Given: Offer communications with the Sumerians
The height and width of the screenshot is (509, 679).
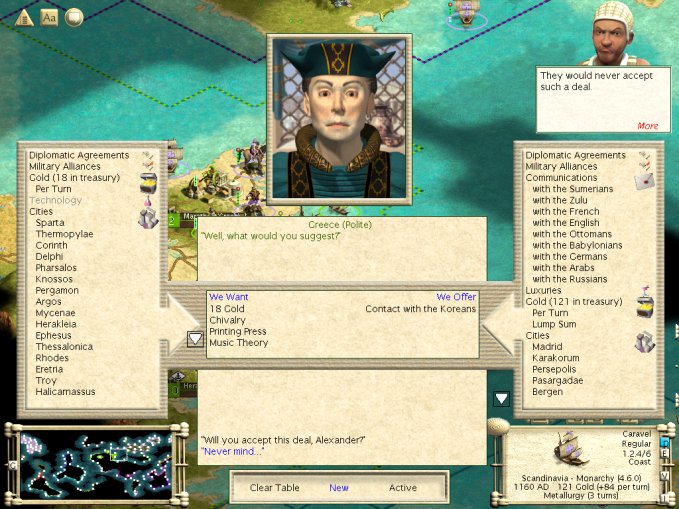Looking at the screenshot, I should [572, 189].
